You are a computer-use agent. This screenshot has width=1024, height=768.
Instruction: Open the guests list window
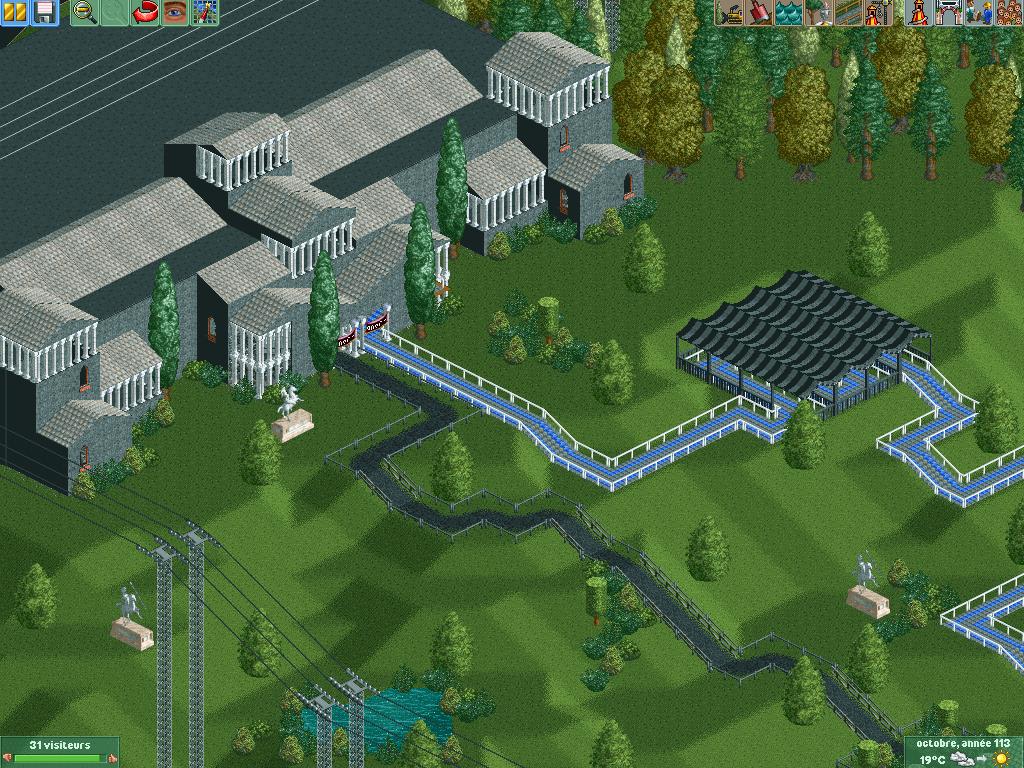coord(1006,13)
